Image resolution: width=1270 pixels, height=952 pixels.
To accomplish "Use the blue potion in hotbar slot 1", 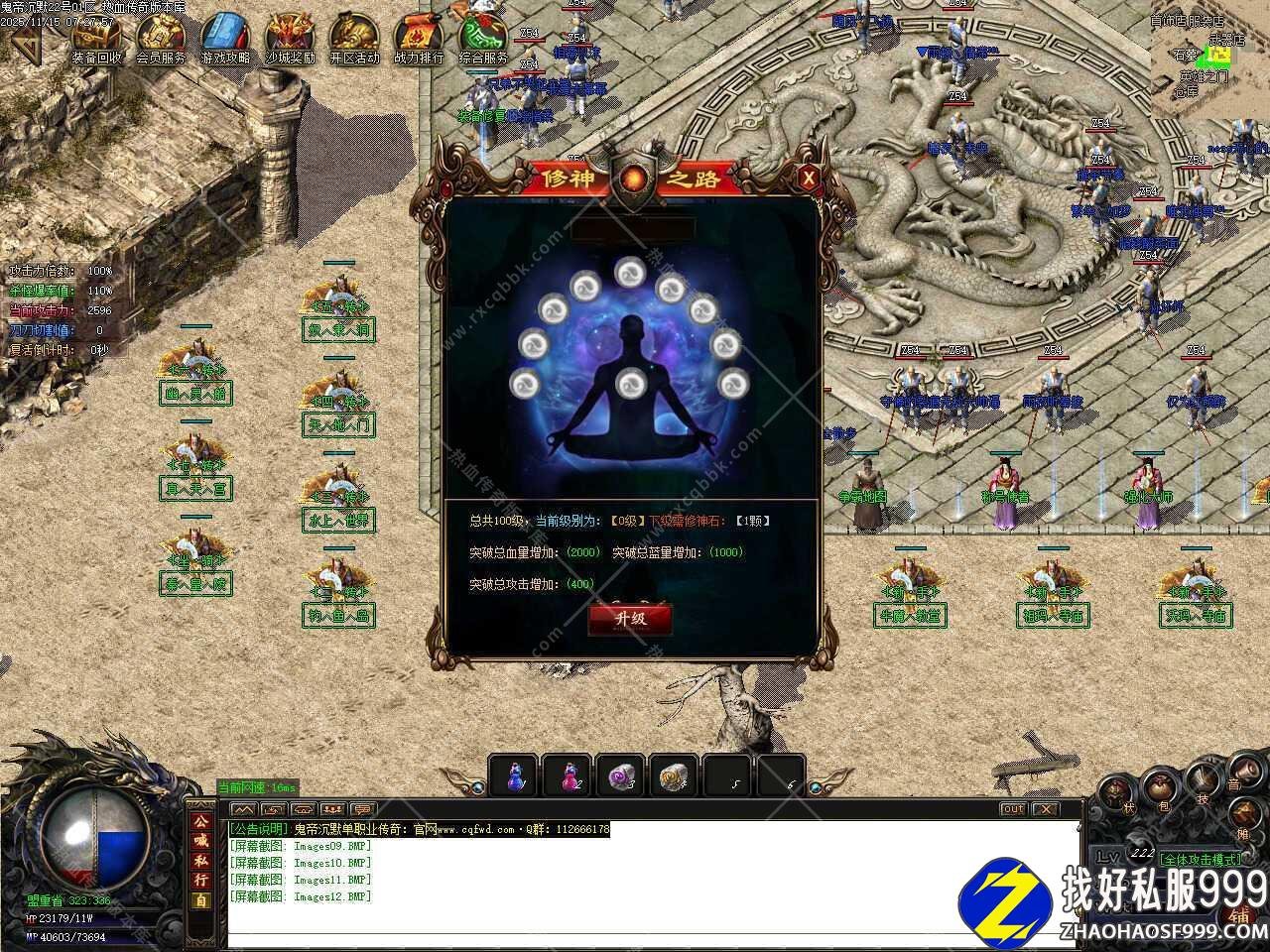I will coord(514,775).
